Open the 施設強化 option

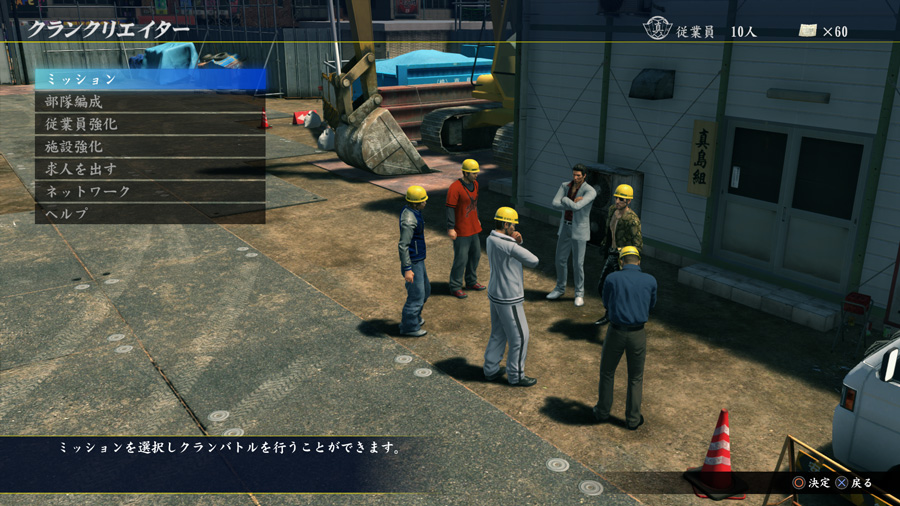point(150,146)
